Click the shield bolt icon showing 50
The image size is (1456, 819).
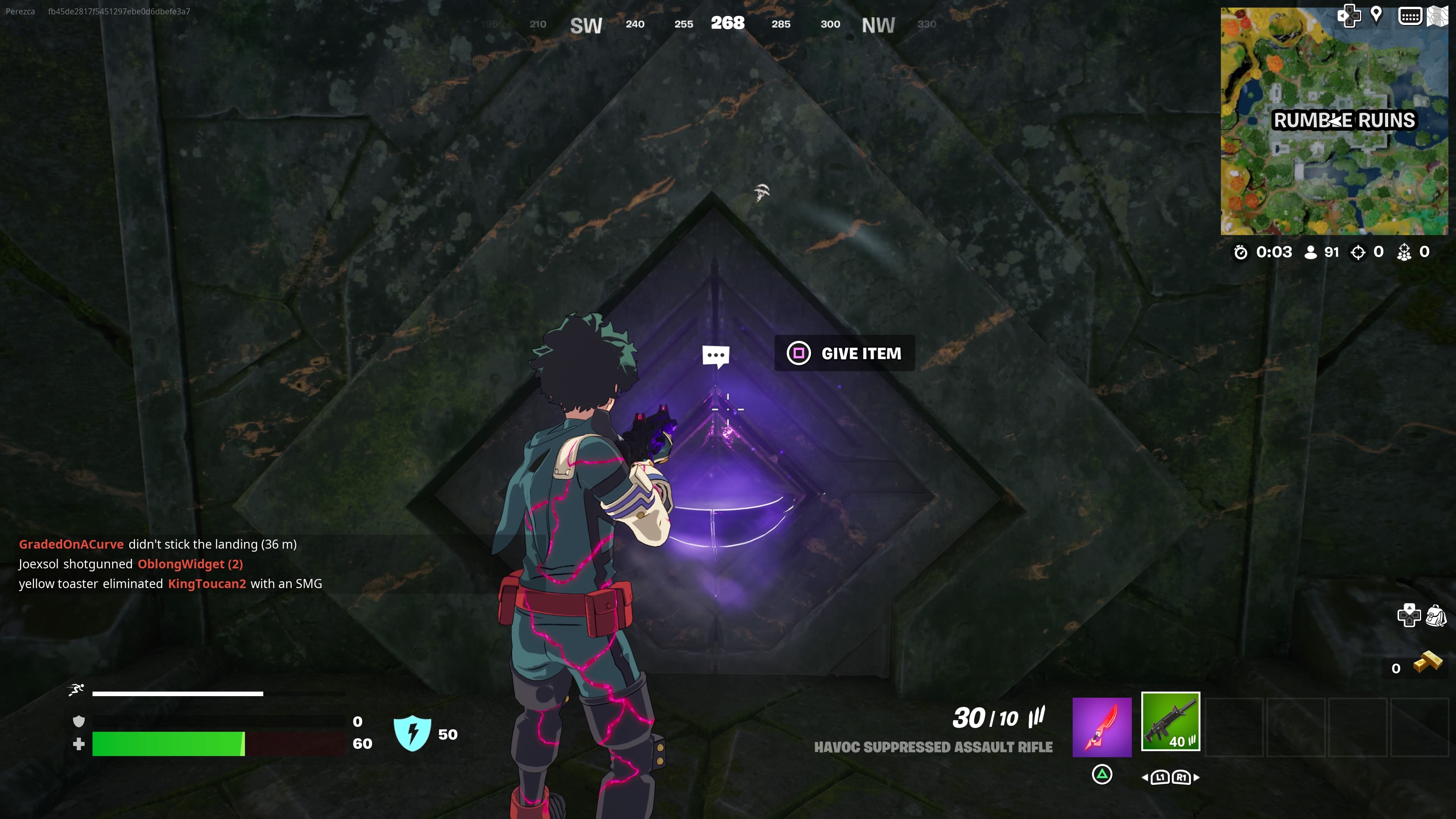[x=413, y=734]
